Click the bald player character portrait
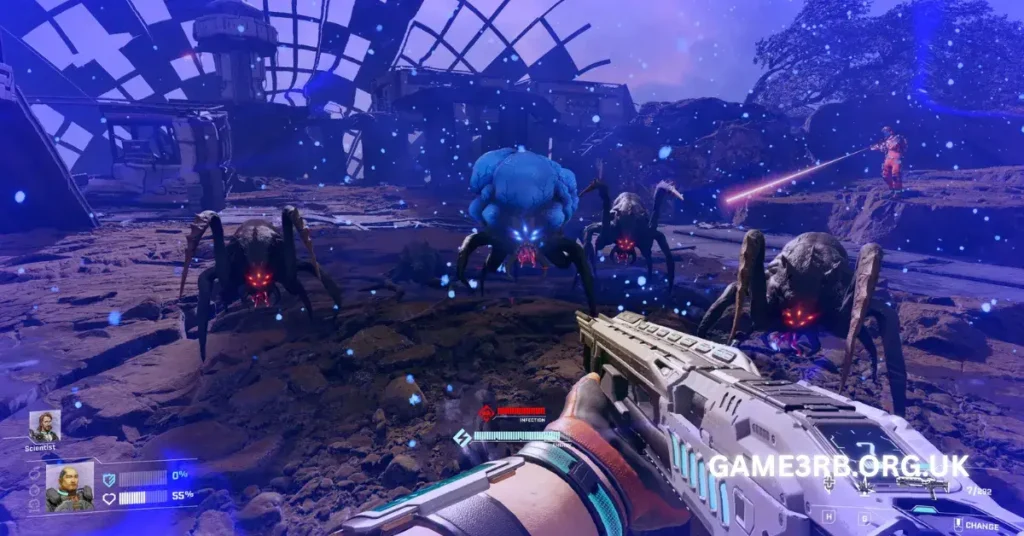 coord(69,486)
